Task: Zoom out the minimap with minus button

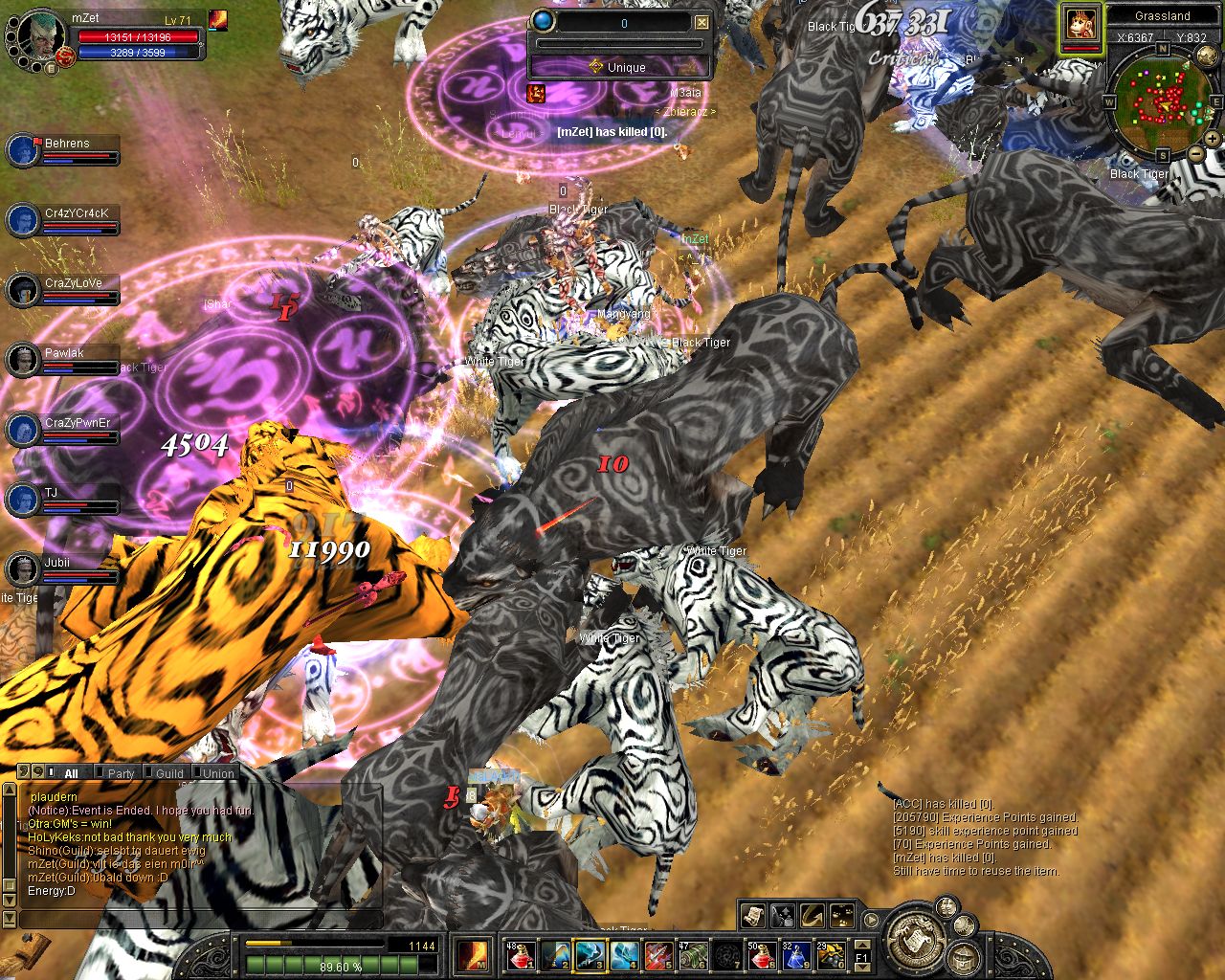Action: 1196,153
